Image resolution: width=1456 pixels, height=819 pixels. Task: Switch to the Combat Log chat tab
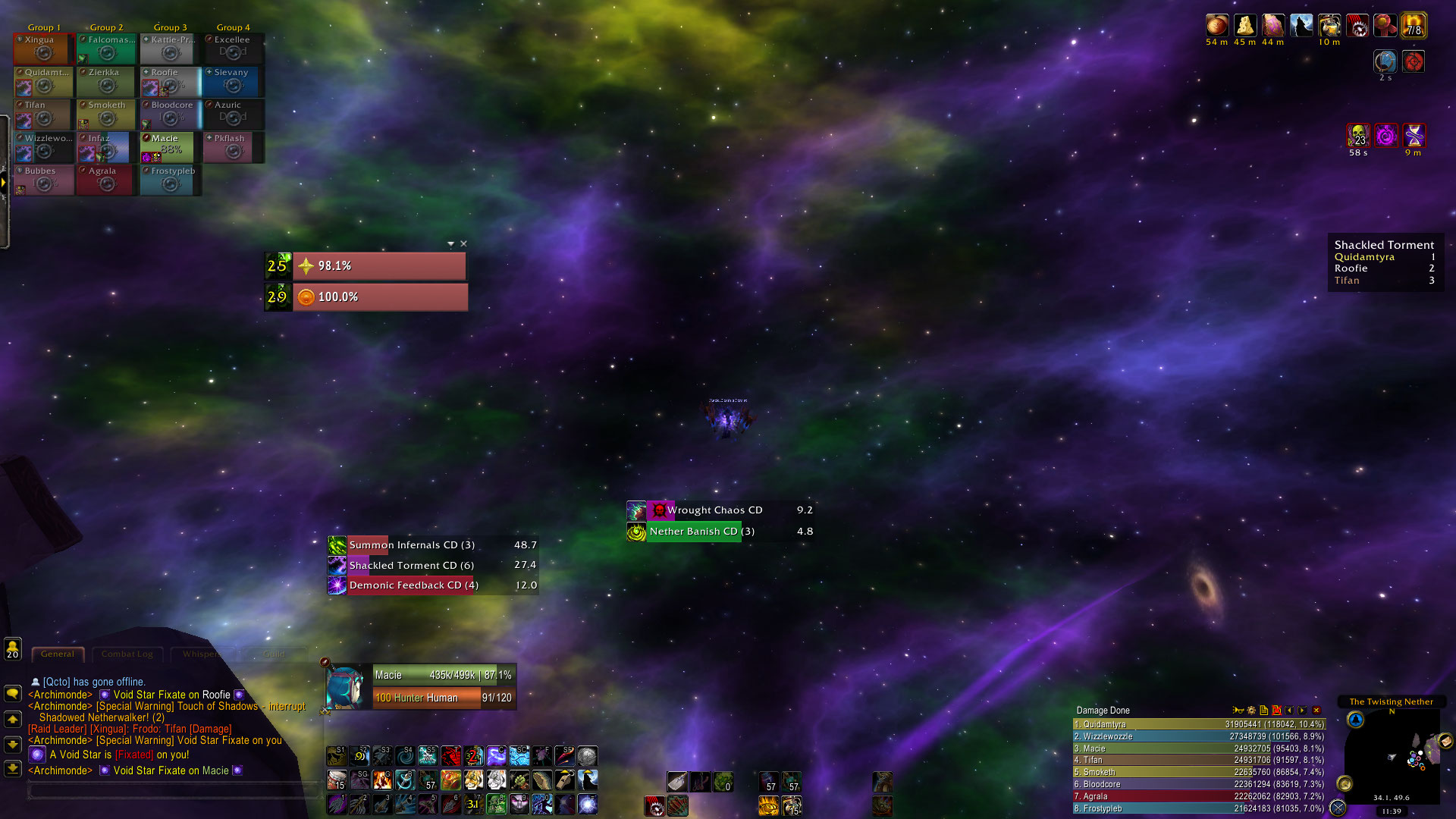[127, 654]
